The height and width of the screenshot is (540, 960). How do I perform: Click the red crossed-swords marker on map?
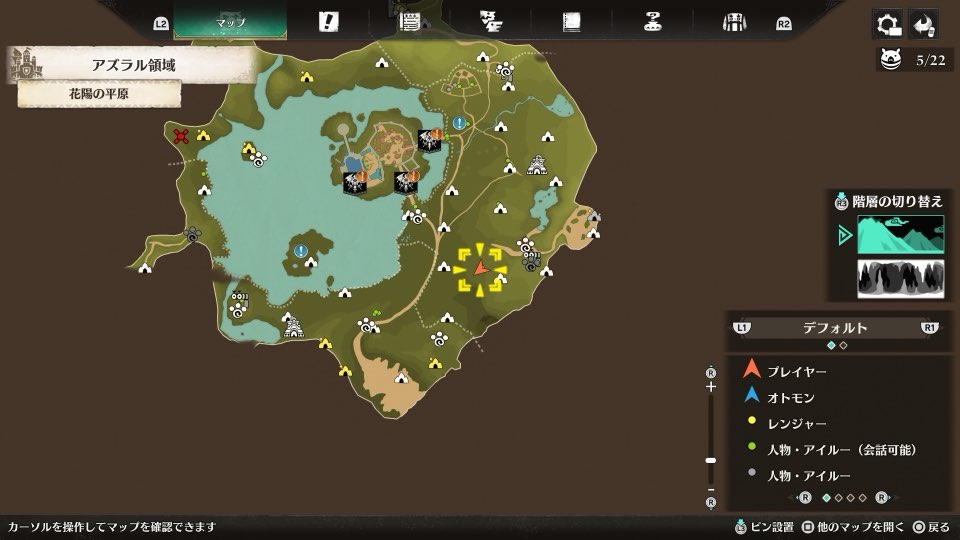tap(181, 136)
